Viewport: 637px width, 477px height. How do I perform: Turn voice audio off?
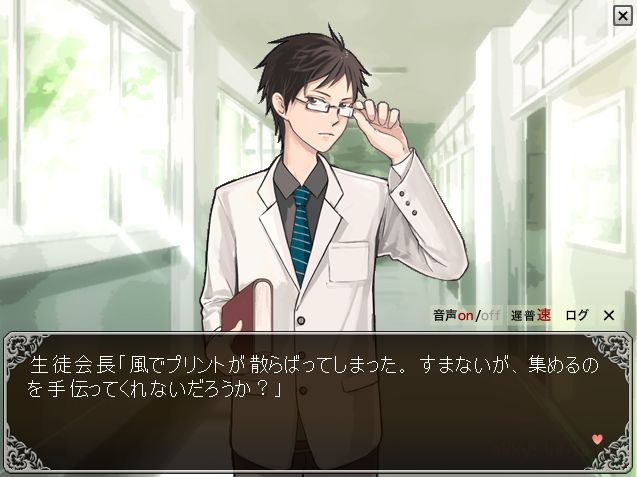tap(489, 315)
